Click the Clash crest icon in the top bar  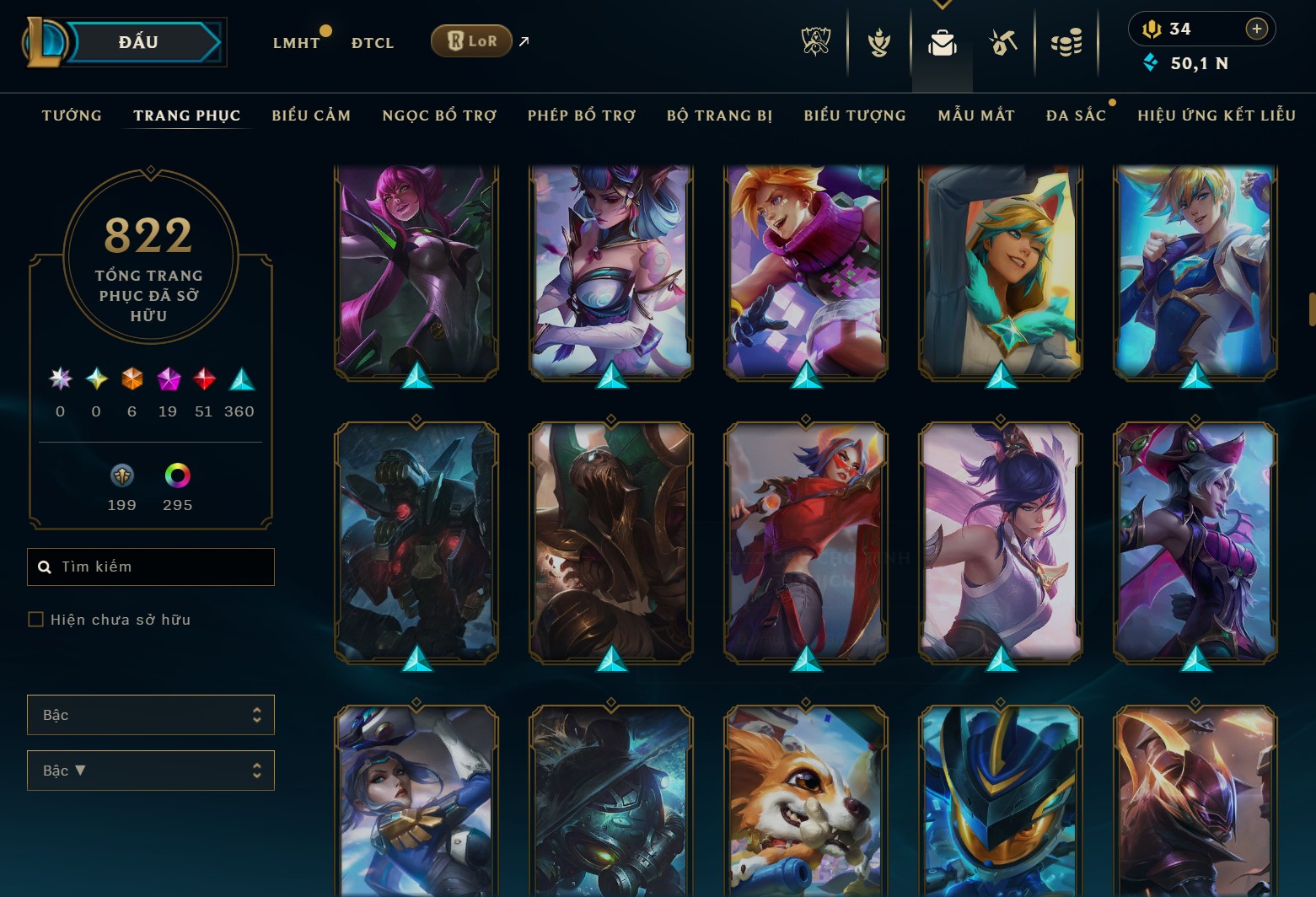878,40
